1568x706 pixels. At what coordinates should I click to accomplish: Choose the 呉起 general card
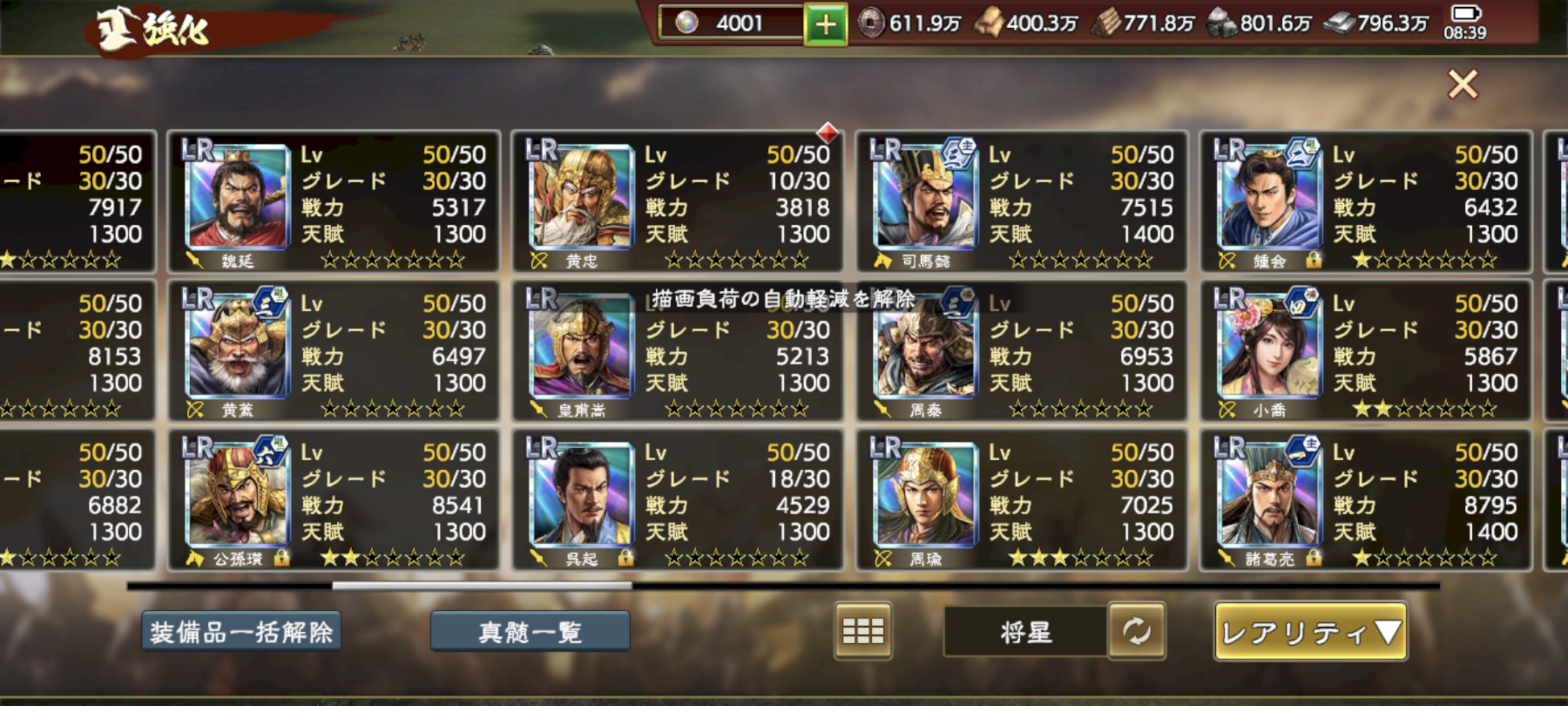[x=678, y=499]
